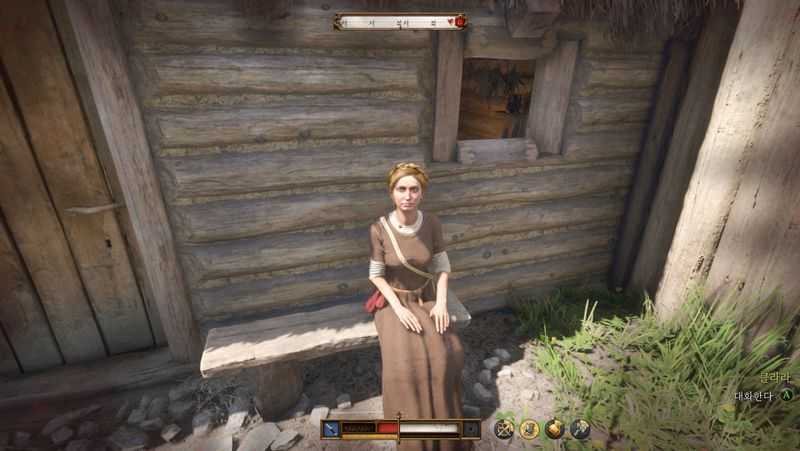Click the golden pouch status icon
800x451 pixels.
[554, 429]
